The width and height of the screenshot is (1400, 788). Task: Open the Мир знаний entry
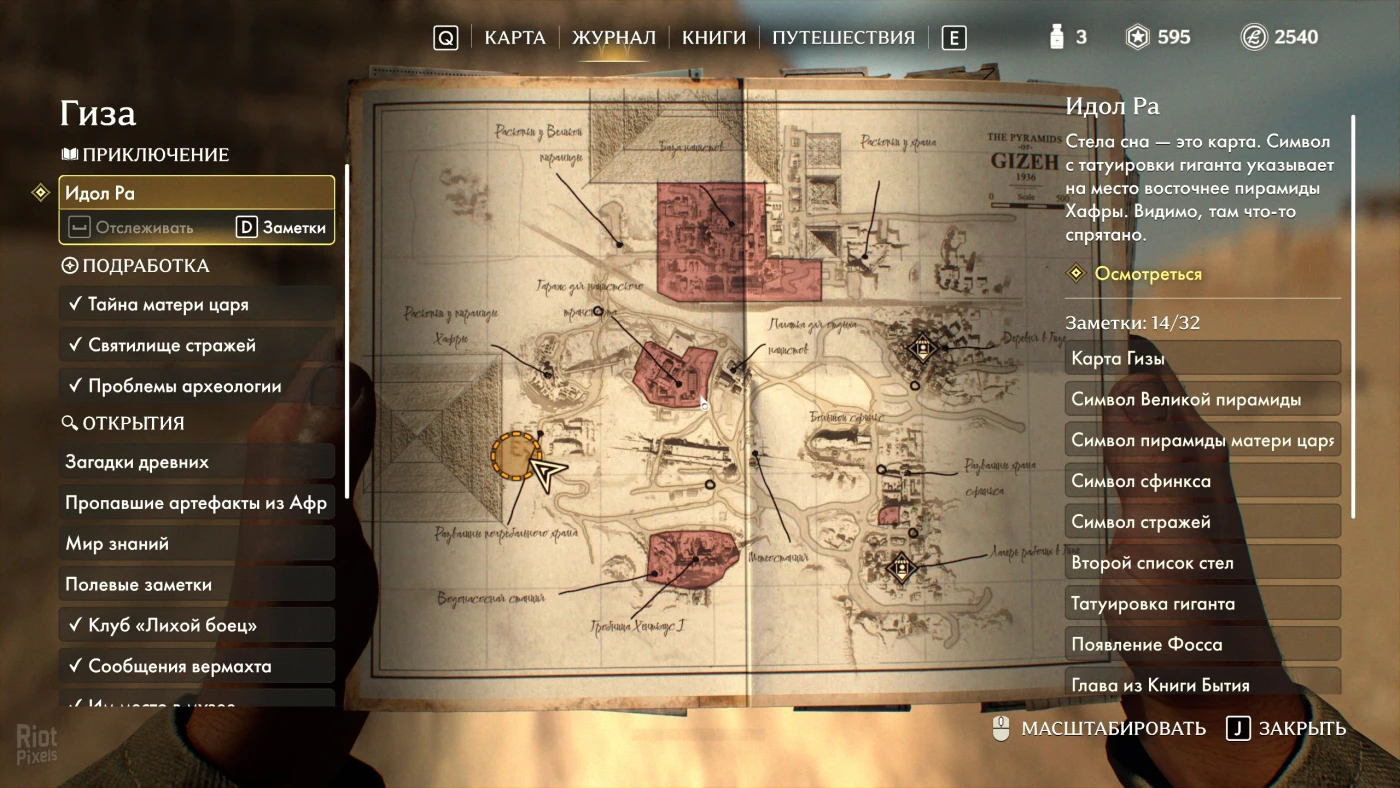point(196,544)
